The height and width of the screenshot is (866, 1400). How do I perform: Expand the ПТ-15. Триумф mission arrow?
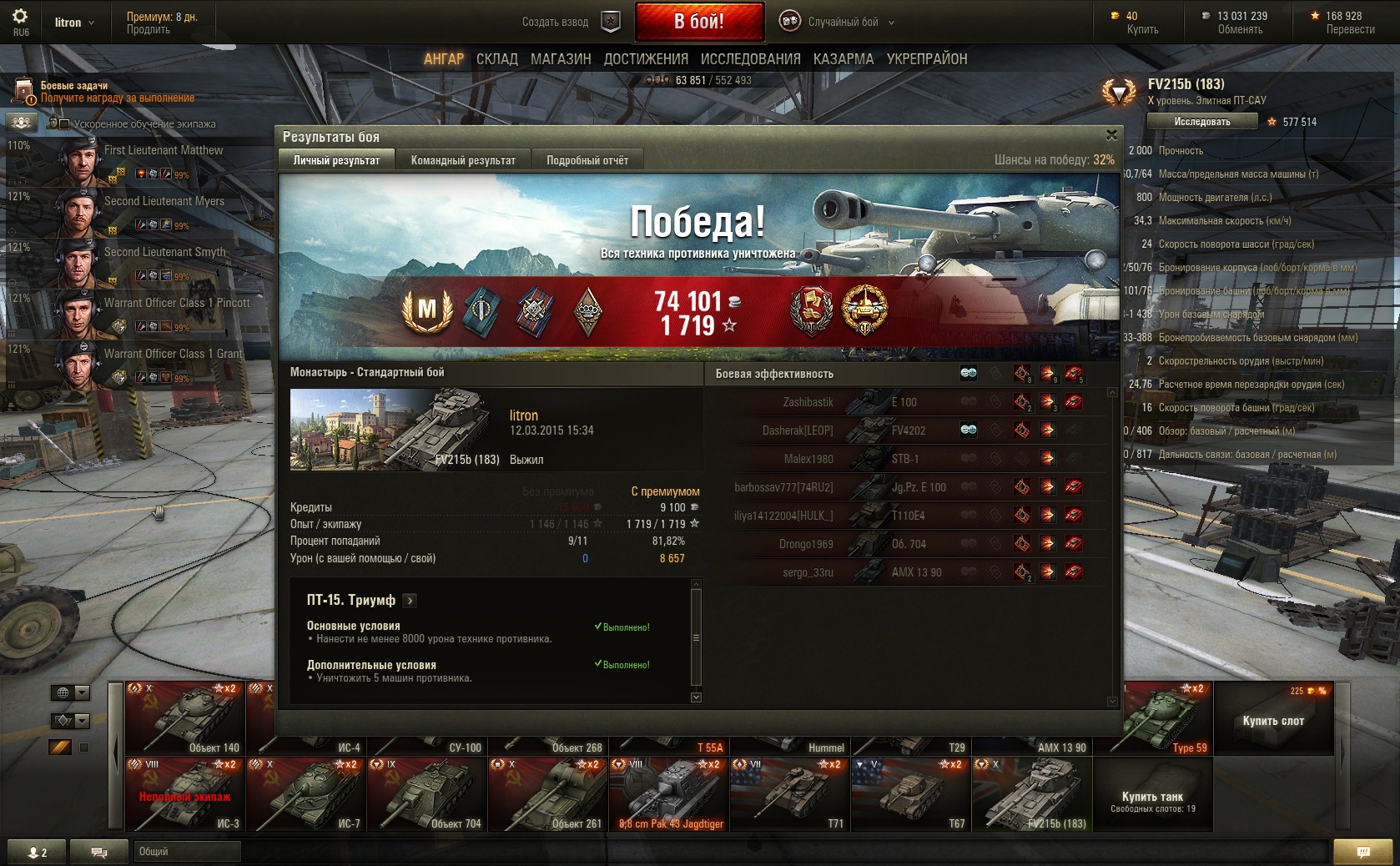(410, 601)
